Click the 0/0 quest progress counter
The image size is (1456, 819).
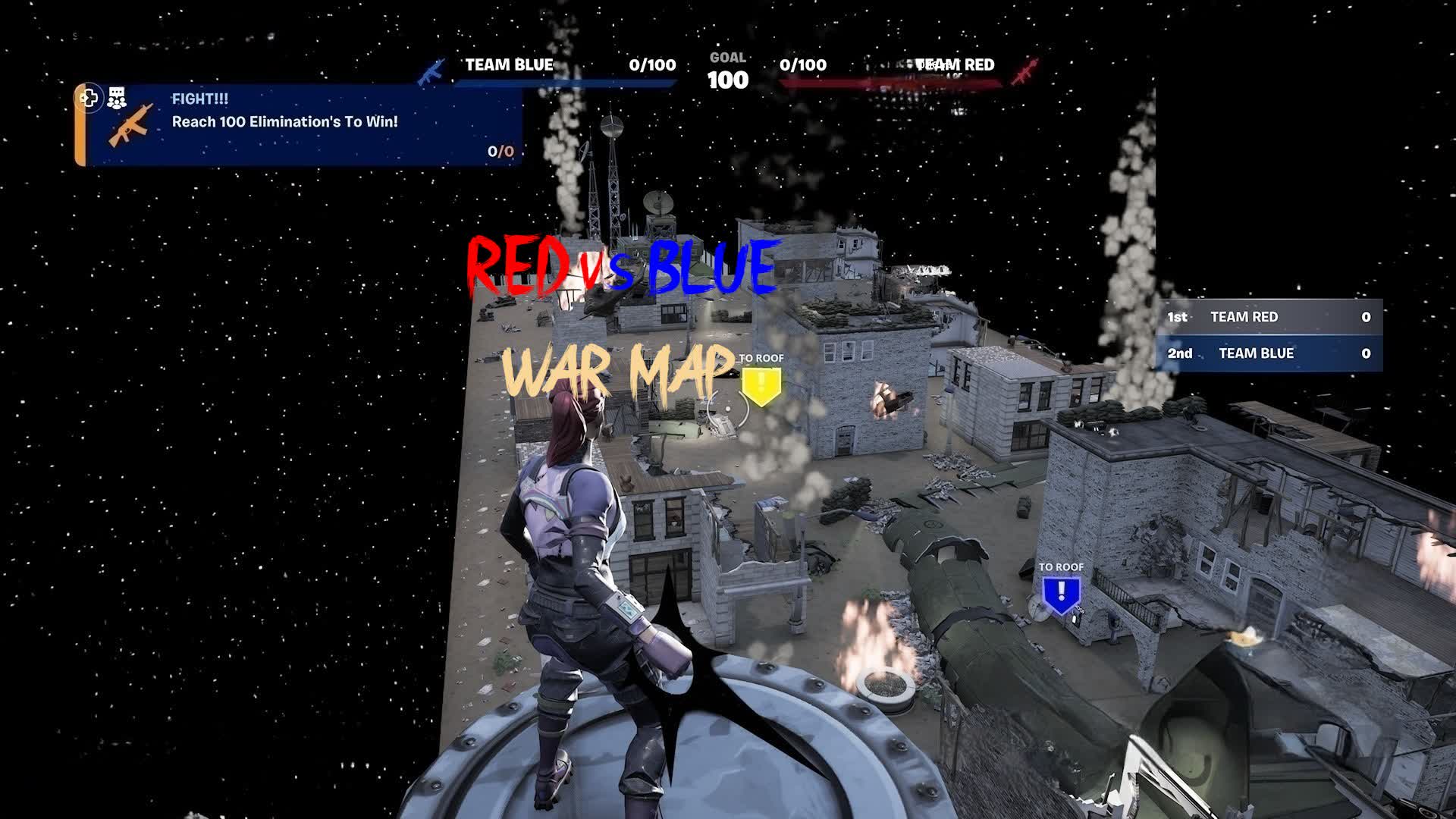tap(499, 152)
